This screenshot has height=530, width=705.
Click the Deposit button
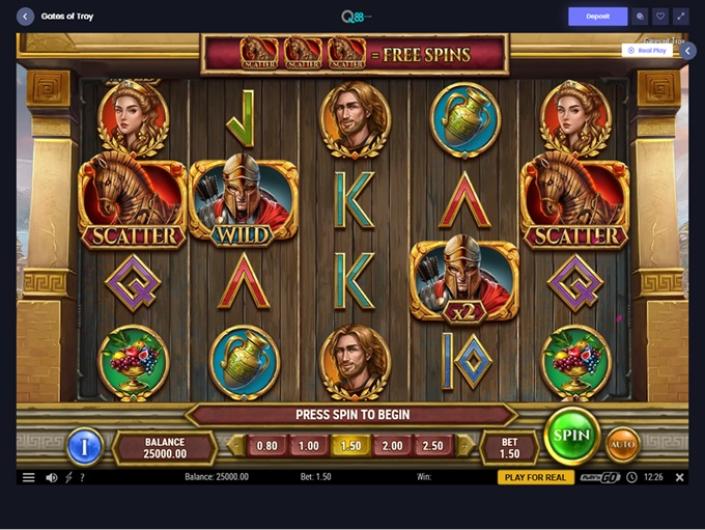(x=598, y=16)
